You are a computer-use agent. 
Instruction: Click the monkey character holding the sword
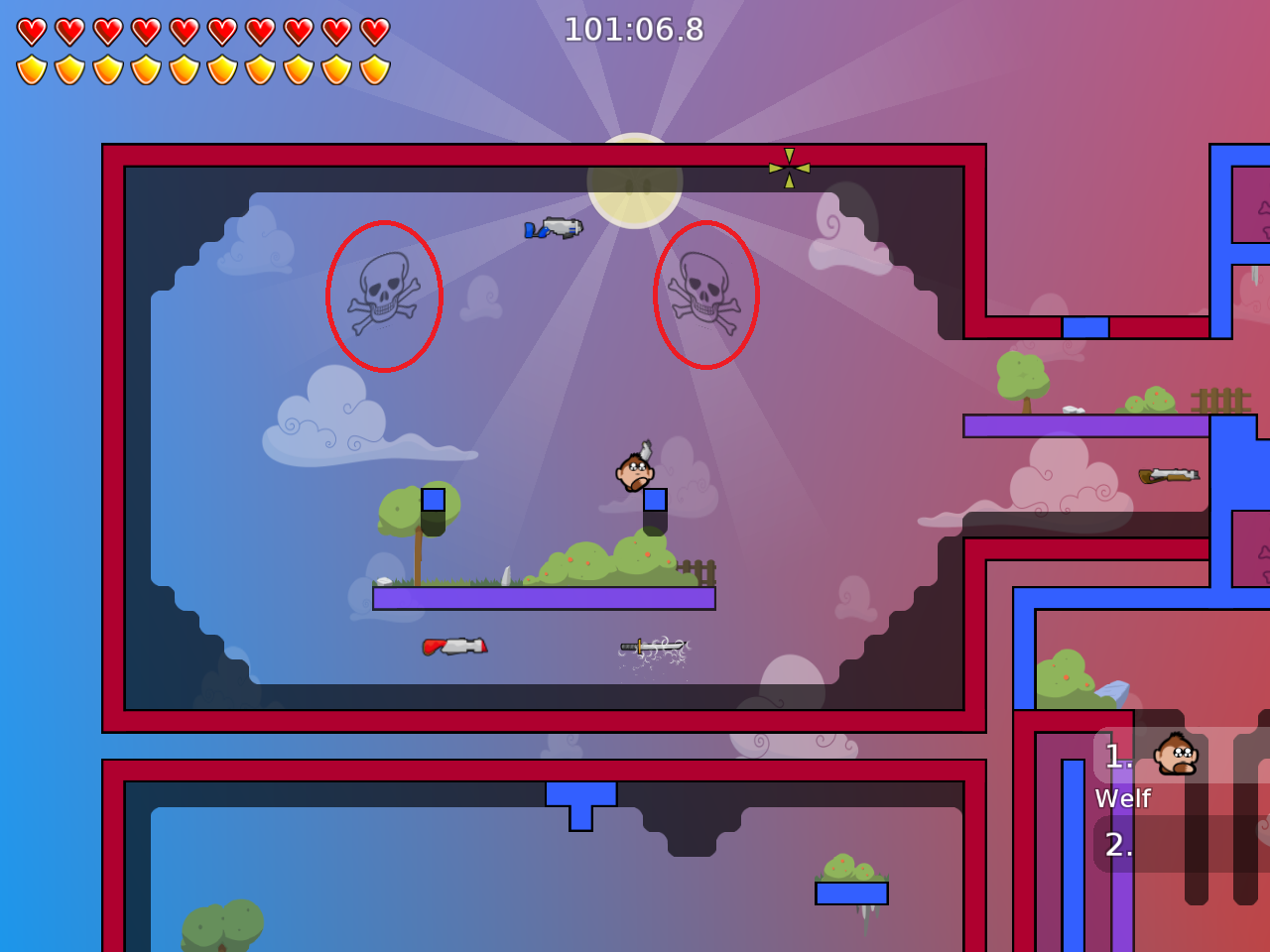632,472
